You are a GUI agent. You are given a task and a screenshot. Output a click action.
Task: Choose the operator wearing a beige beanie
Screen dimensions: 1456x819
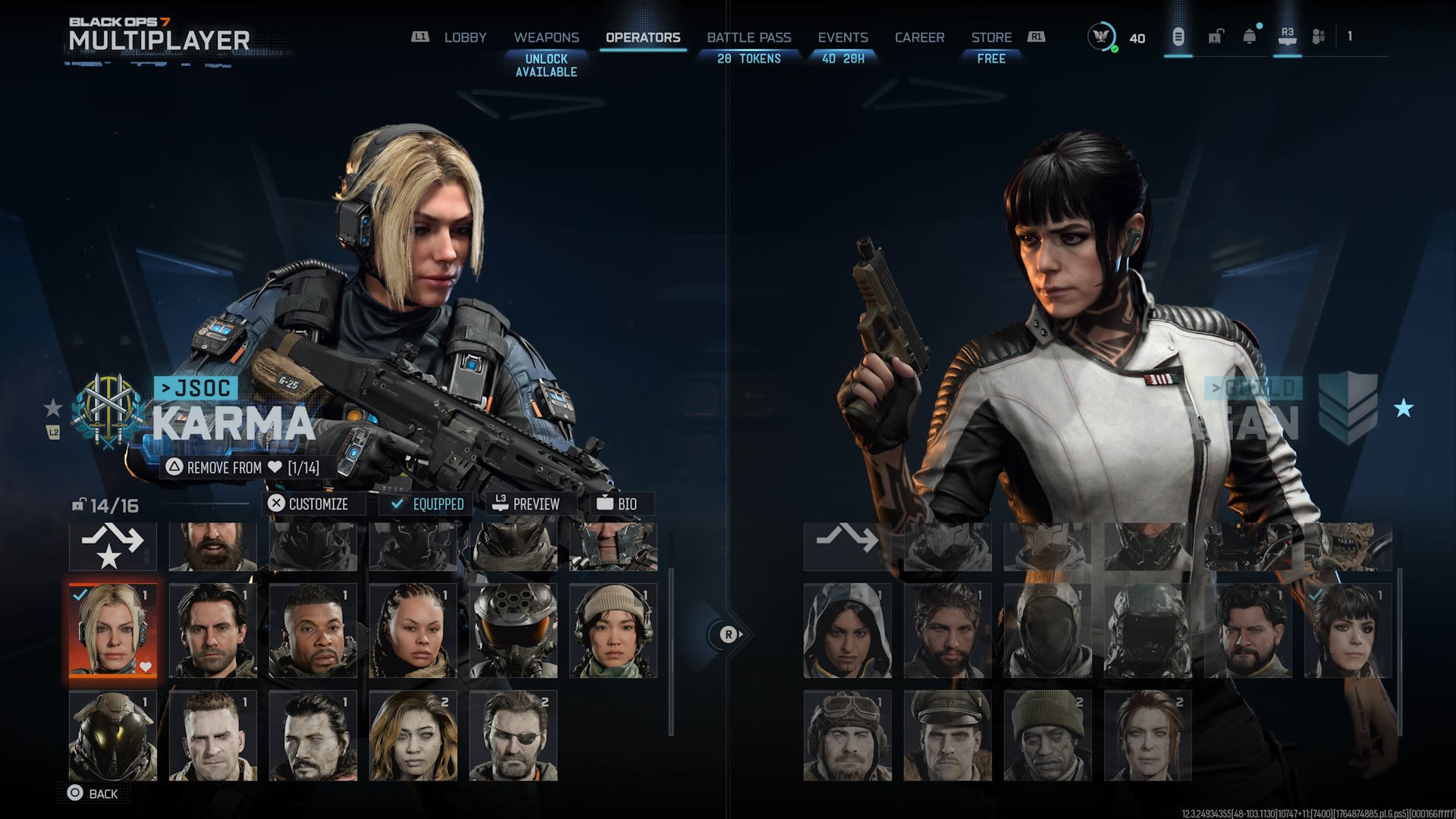(613, 629)
